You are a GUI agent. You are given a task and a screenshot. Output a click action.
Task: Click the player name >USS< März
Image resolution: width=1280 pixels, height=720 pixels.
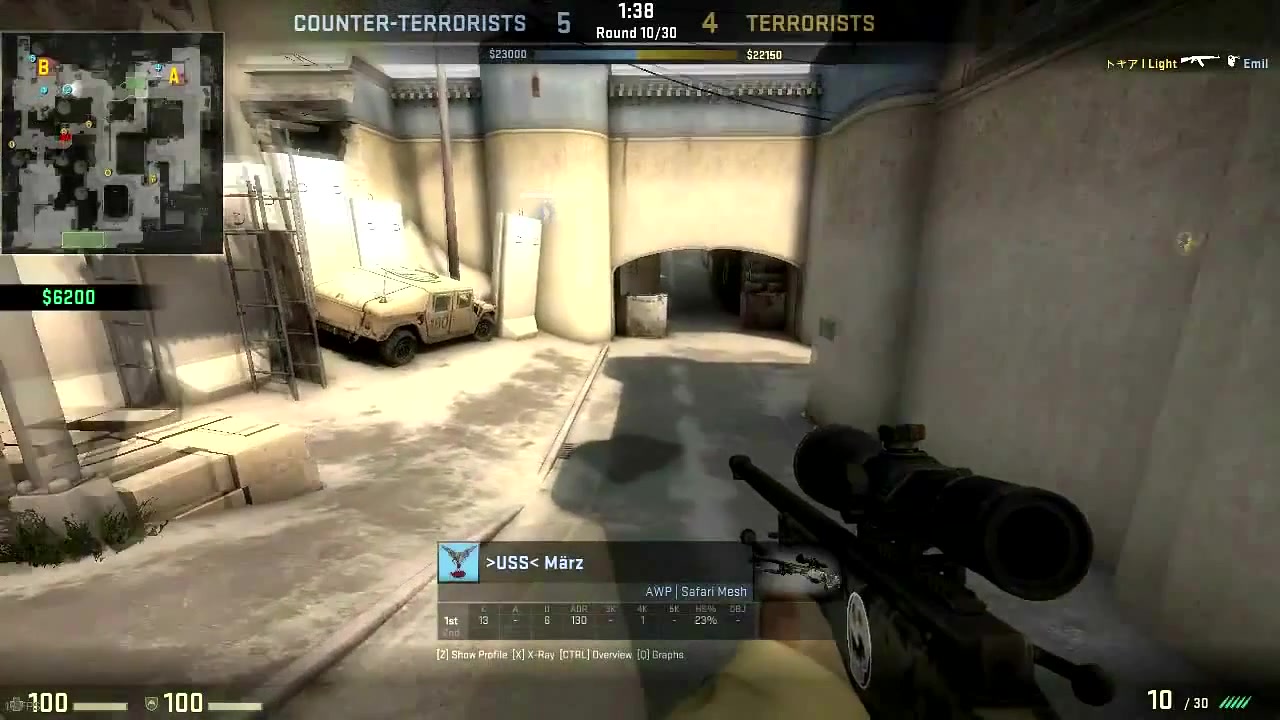(x=534, y=562)
